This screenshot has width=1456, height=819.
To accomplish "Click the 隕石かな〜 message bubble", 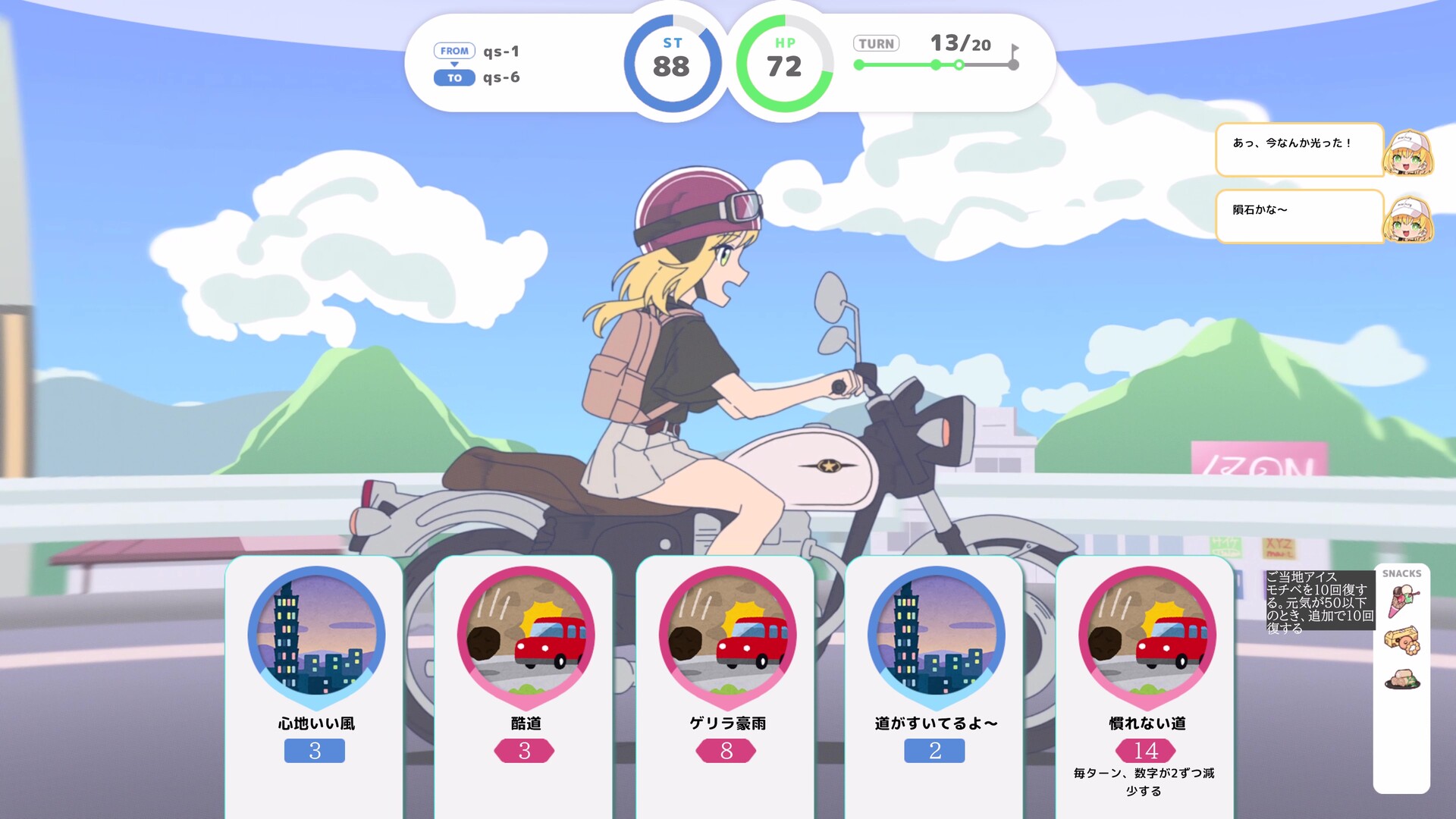I will pyautogui.click(x=1299, y=216).
